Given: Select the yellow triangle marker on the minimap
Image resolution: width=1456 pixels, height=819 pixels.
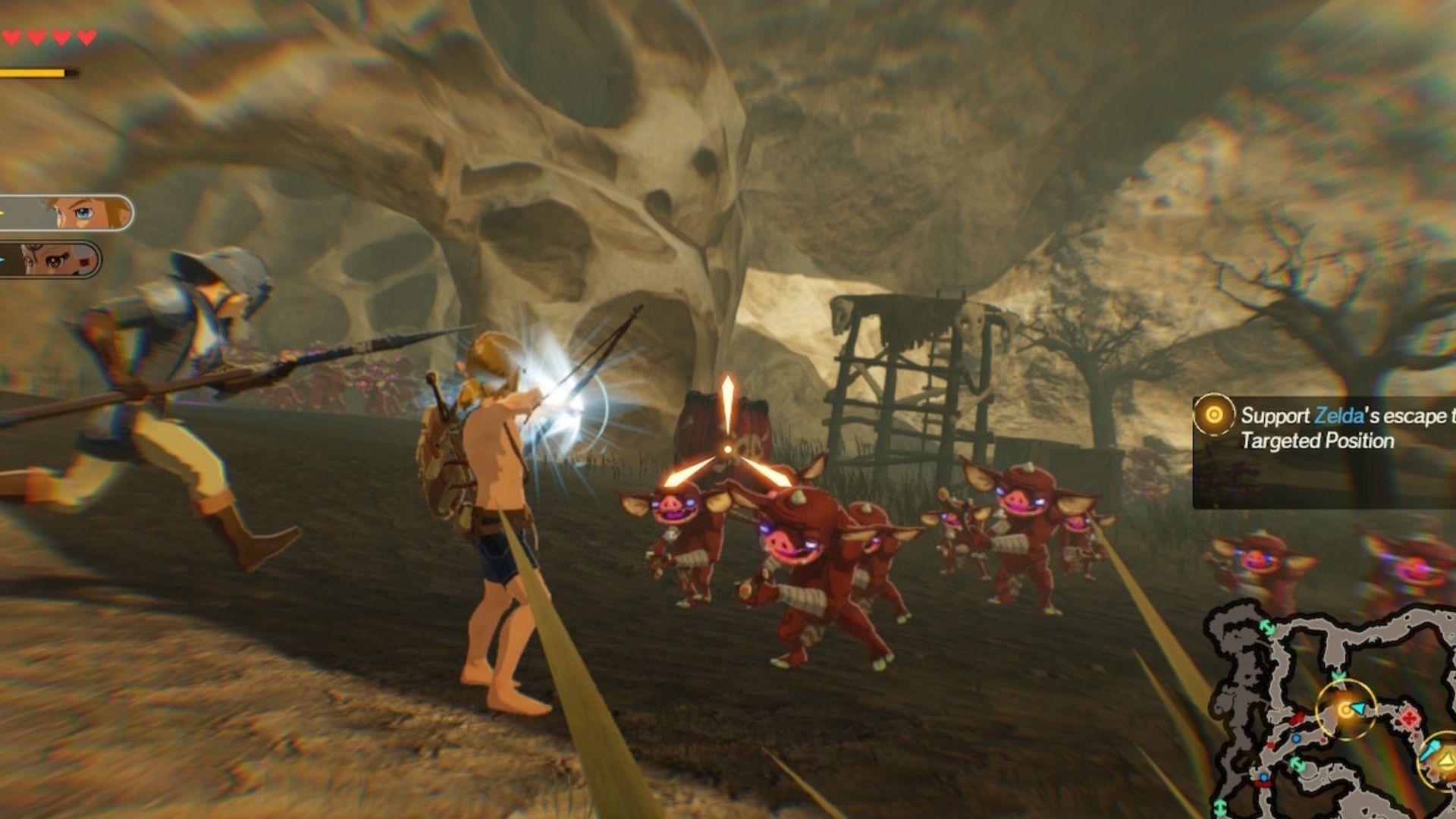Looking at the screenshot, I should click(1445, 761).
